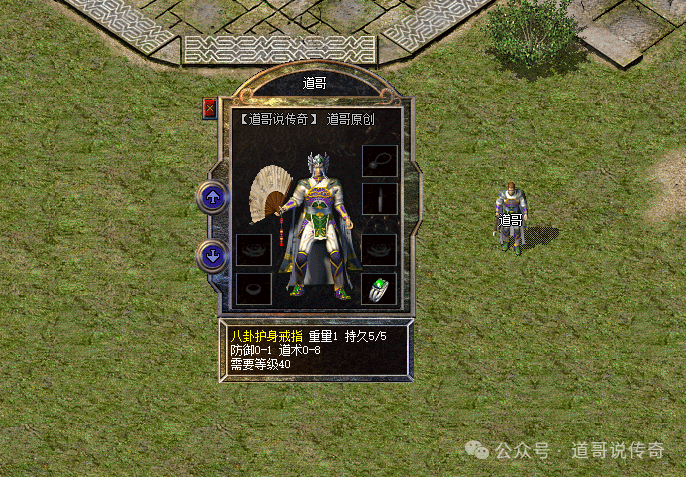Close the character equipment panel
Image resolution: width=686 pixels, height=477 pixels.
(x=210, y=108)
